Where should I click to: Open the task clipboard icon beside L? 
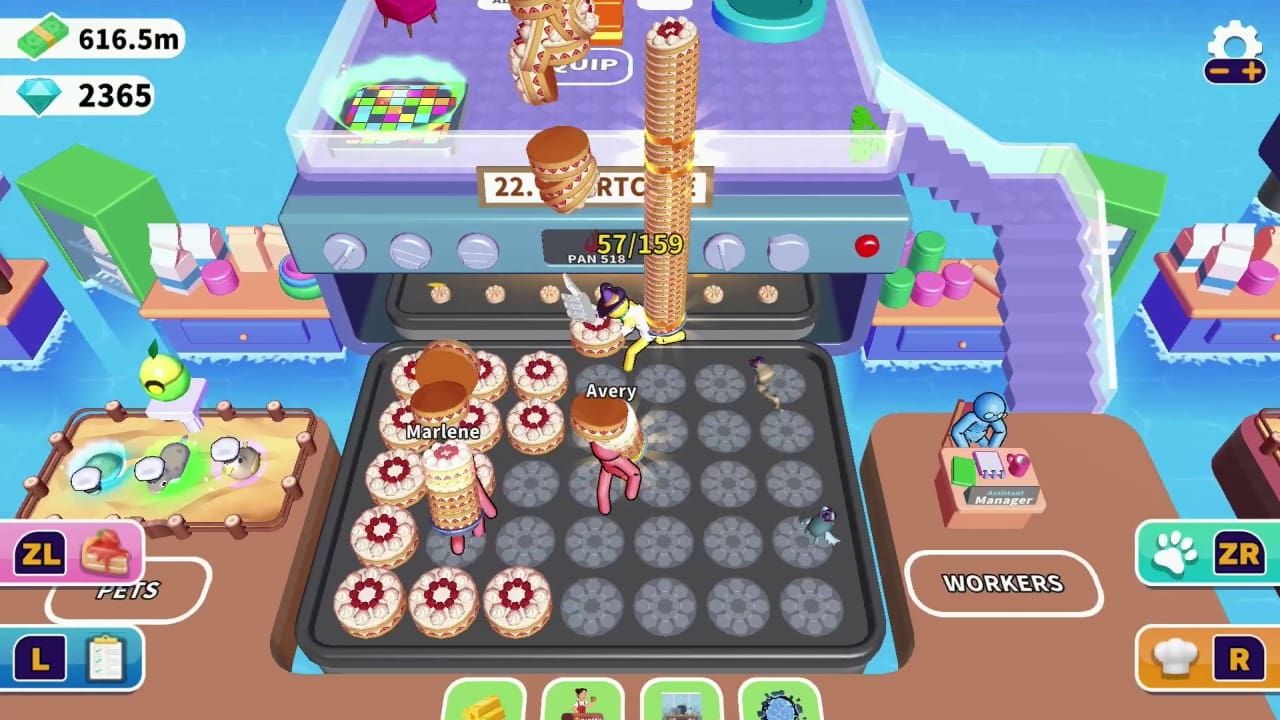[x=107, y=655]
